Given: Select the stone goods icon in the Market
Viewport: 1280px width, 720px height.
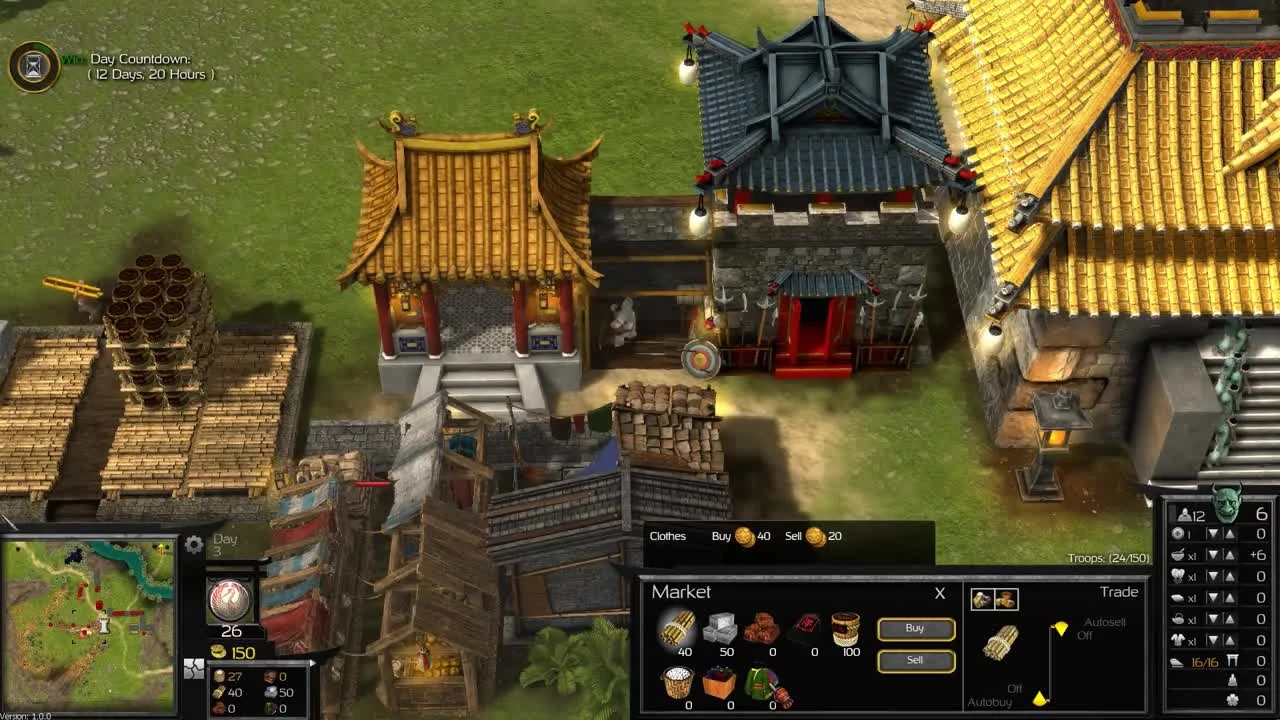Looking at the screenshot, I should click(722, 629).
